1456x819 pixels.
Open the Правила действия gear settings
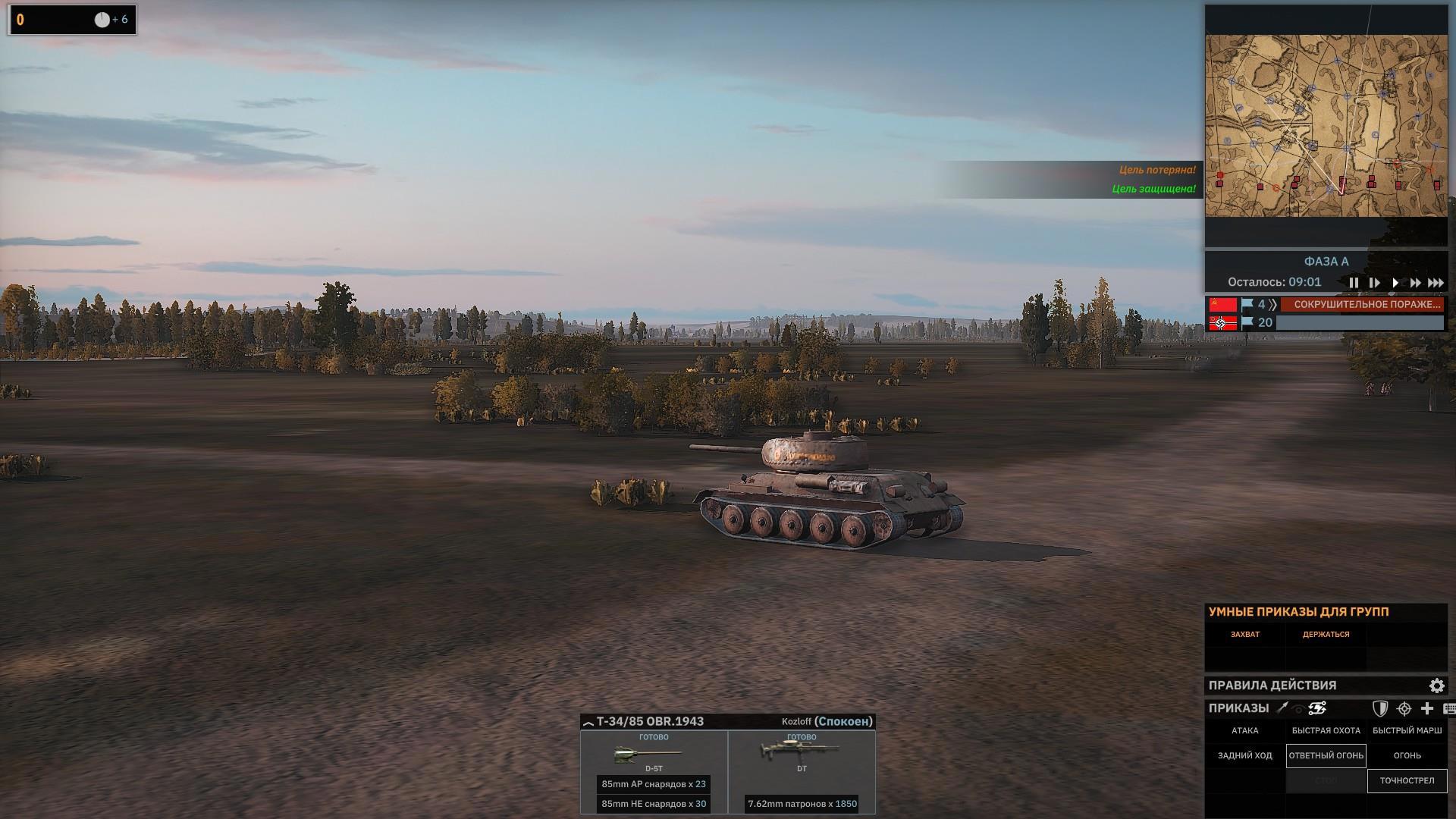click(x=1436, y=686)
